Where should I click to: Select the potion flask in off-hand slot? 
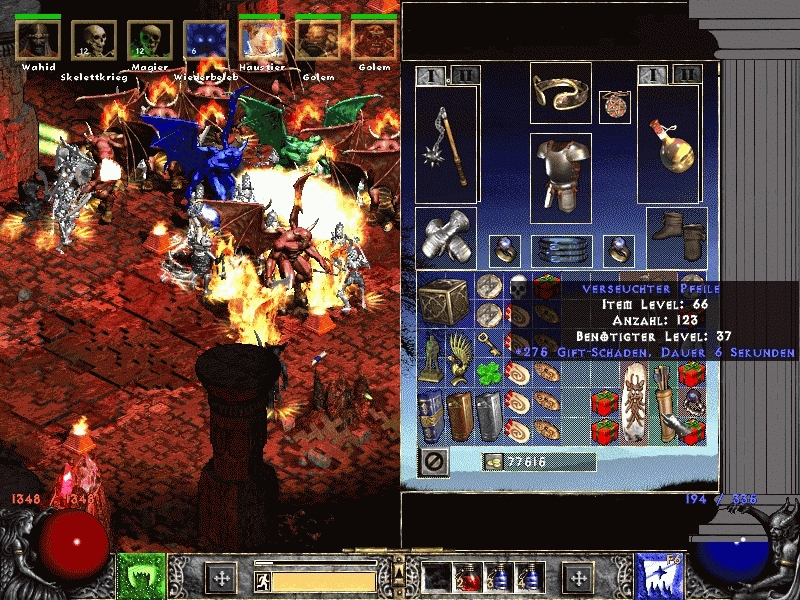click(x=672, y=145)
